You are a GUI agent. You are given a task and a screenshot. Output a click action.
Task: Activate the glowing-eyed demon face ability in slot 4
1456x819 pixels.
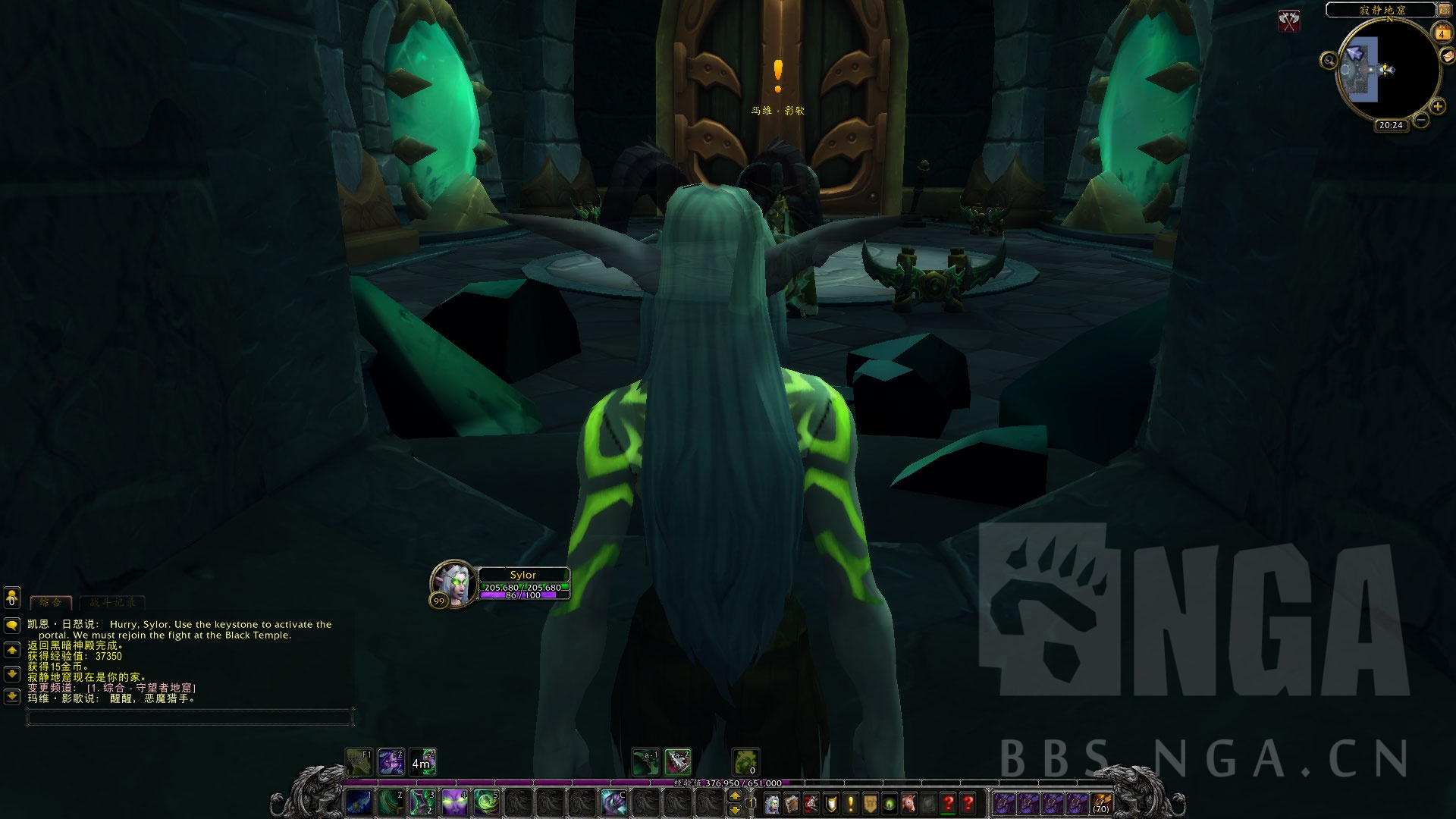coord(454,802)
